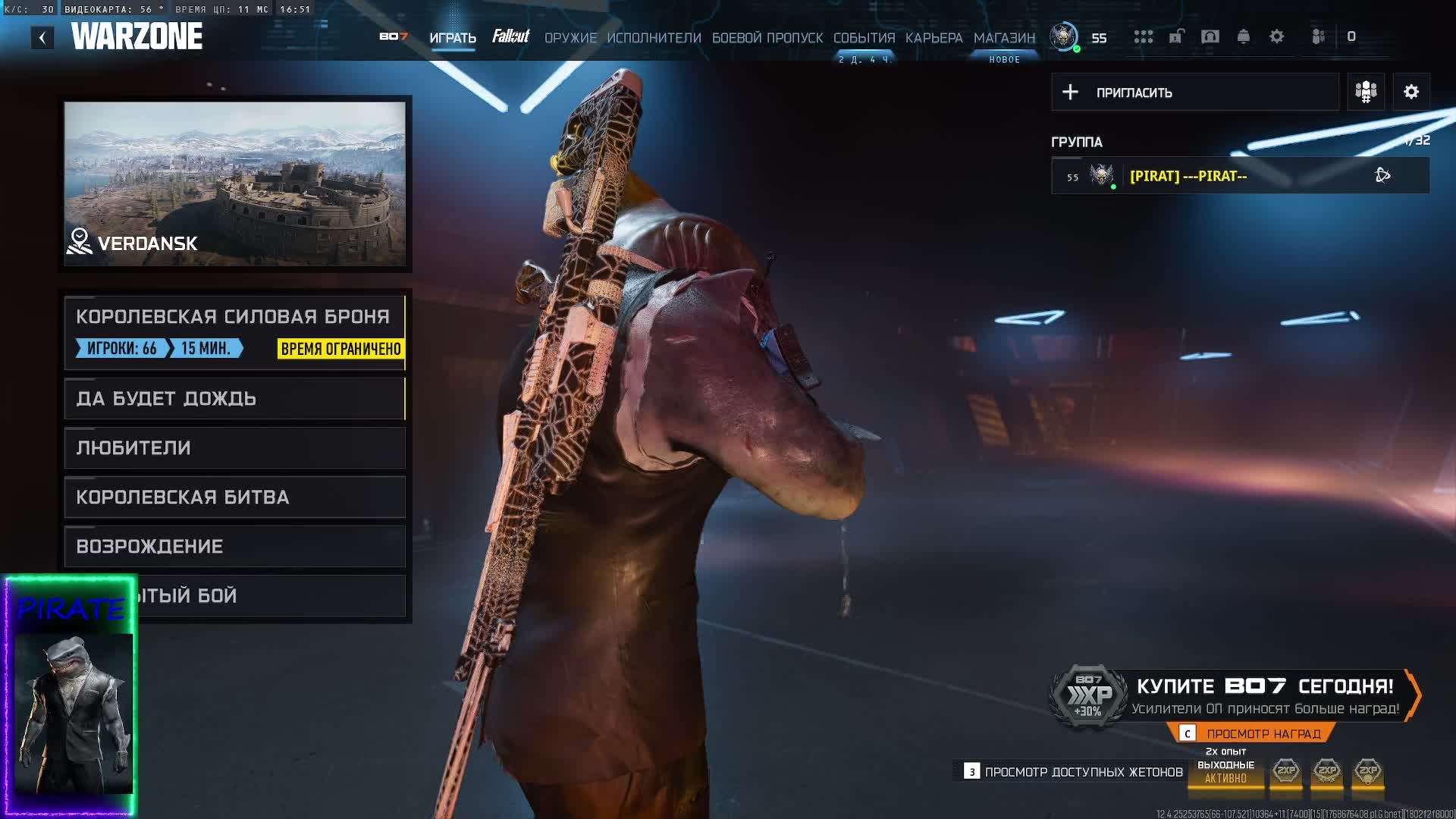The height and width of the screenshot is (819, 1456).
Task: Open the notifications bell
Action: tap(1244, 36)
